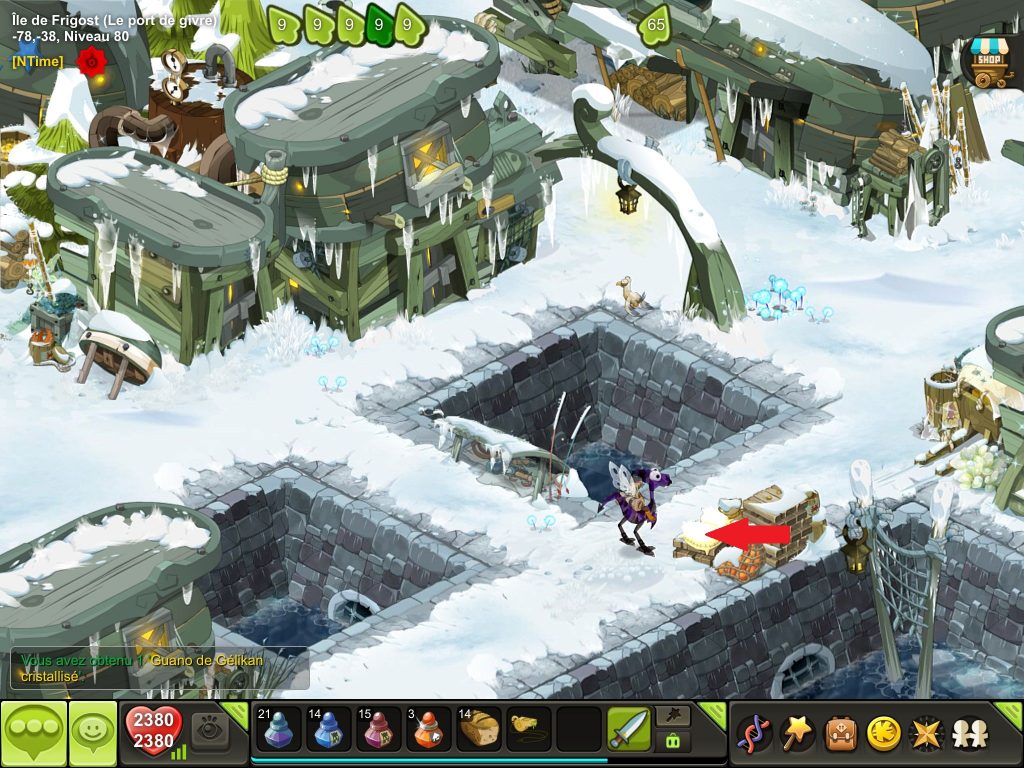Viewport: 1024px width, 768px height.
Task: Toggle the green padlock on the shortcut bar
Action: tap(671, 741)
